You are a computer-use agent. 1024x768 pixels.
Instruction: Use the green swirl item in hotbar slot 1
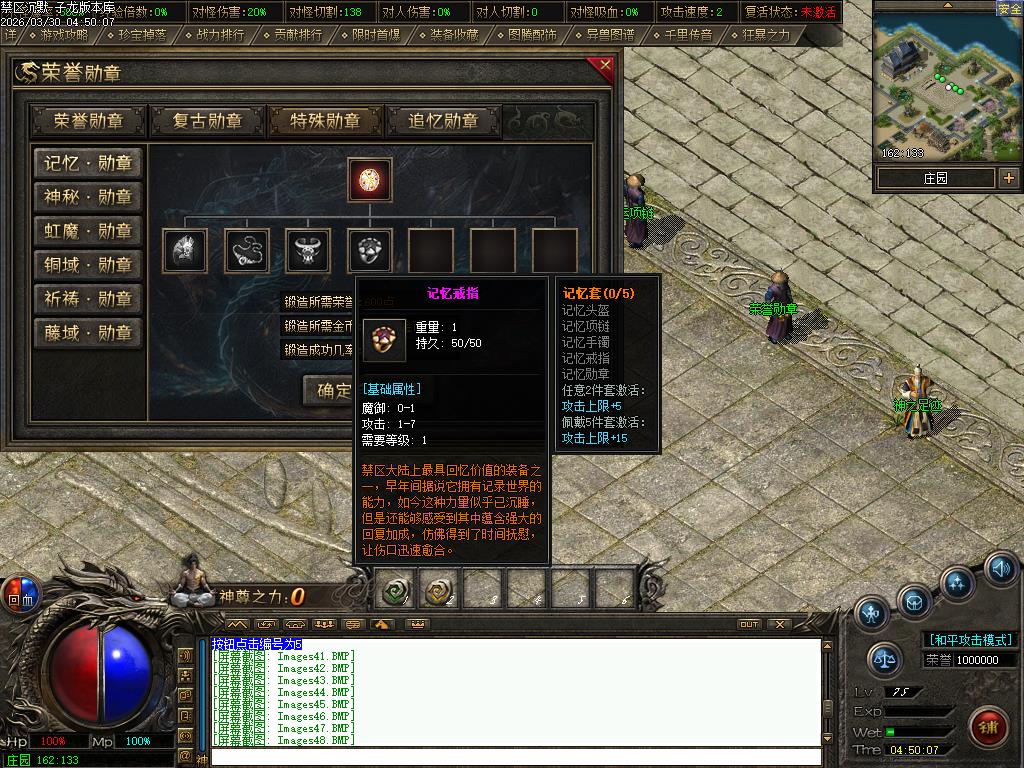(x=397, y=591)
